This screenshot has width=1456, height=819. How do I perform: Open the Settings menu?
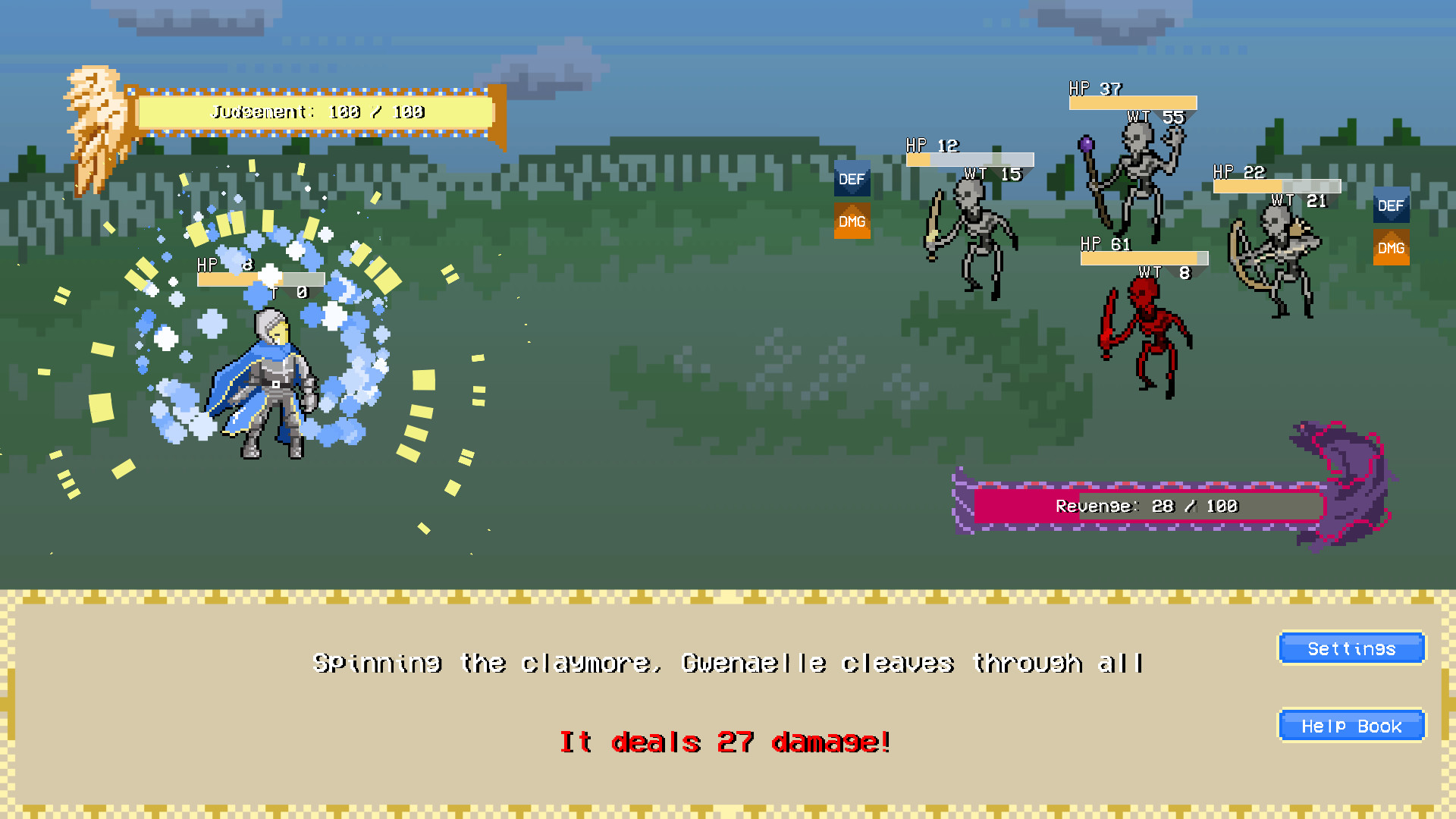pyautogui.click(x=1351, y=648)
